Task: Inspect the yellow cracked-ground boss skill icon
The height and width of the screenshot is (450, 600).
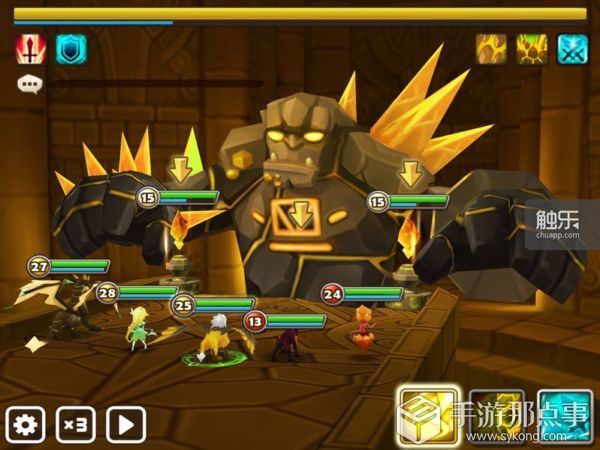Action: coord(492,49)
